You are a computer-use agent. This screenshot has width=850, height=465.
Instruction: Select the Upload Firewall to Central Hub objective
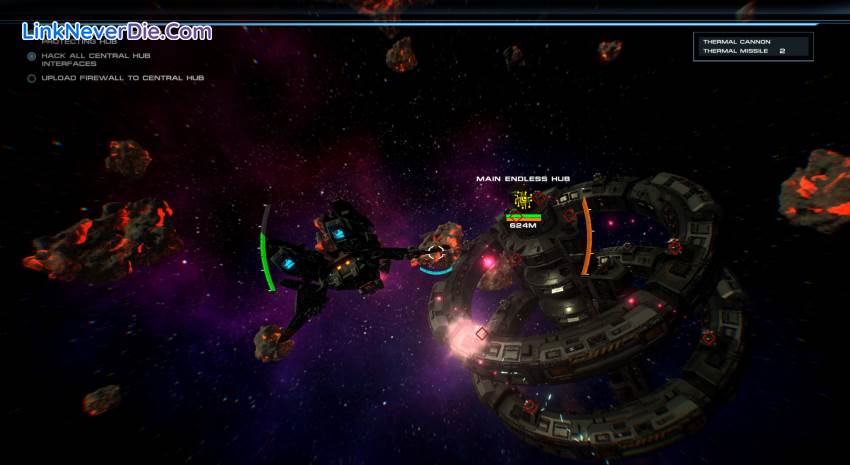[x=122, y=78]
